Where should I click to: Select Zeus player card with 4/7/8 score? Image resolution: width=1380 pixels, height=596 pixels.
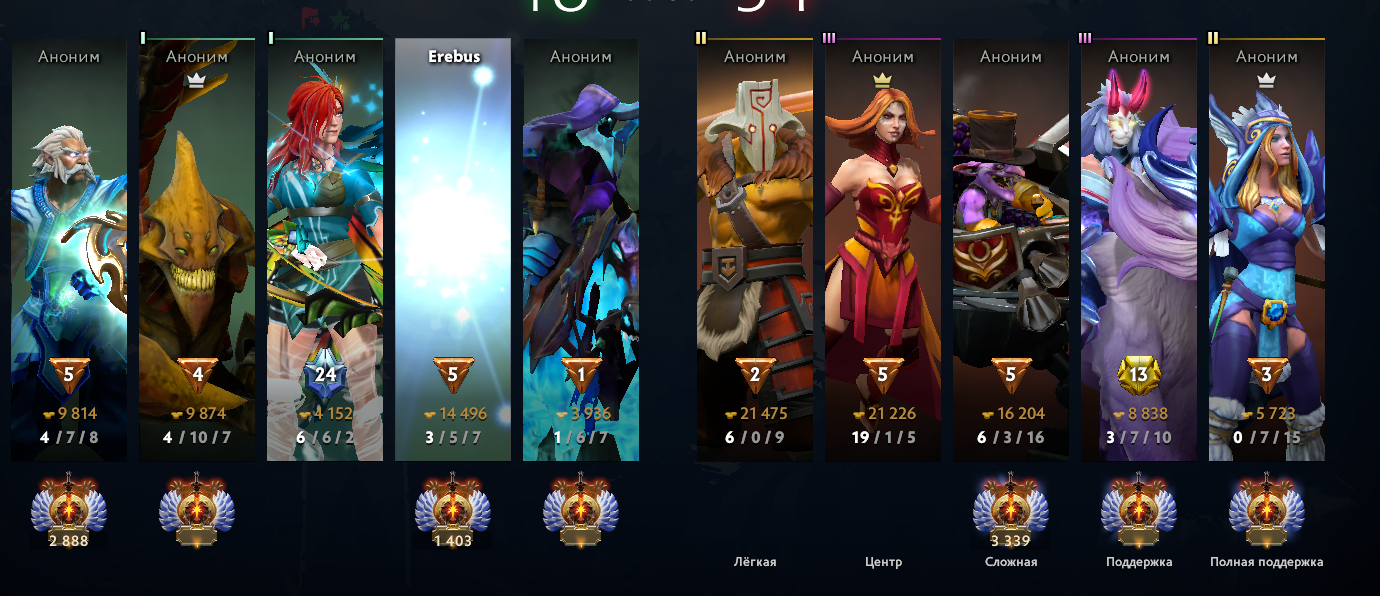click(x=69, y=250)
